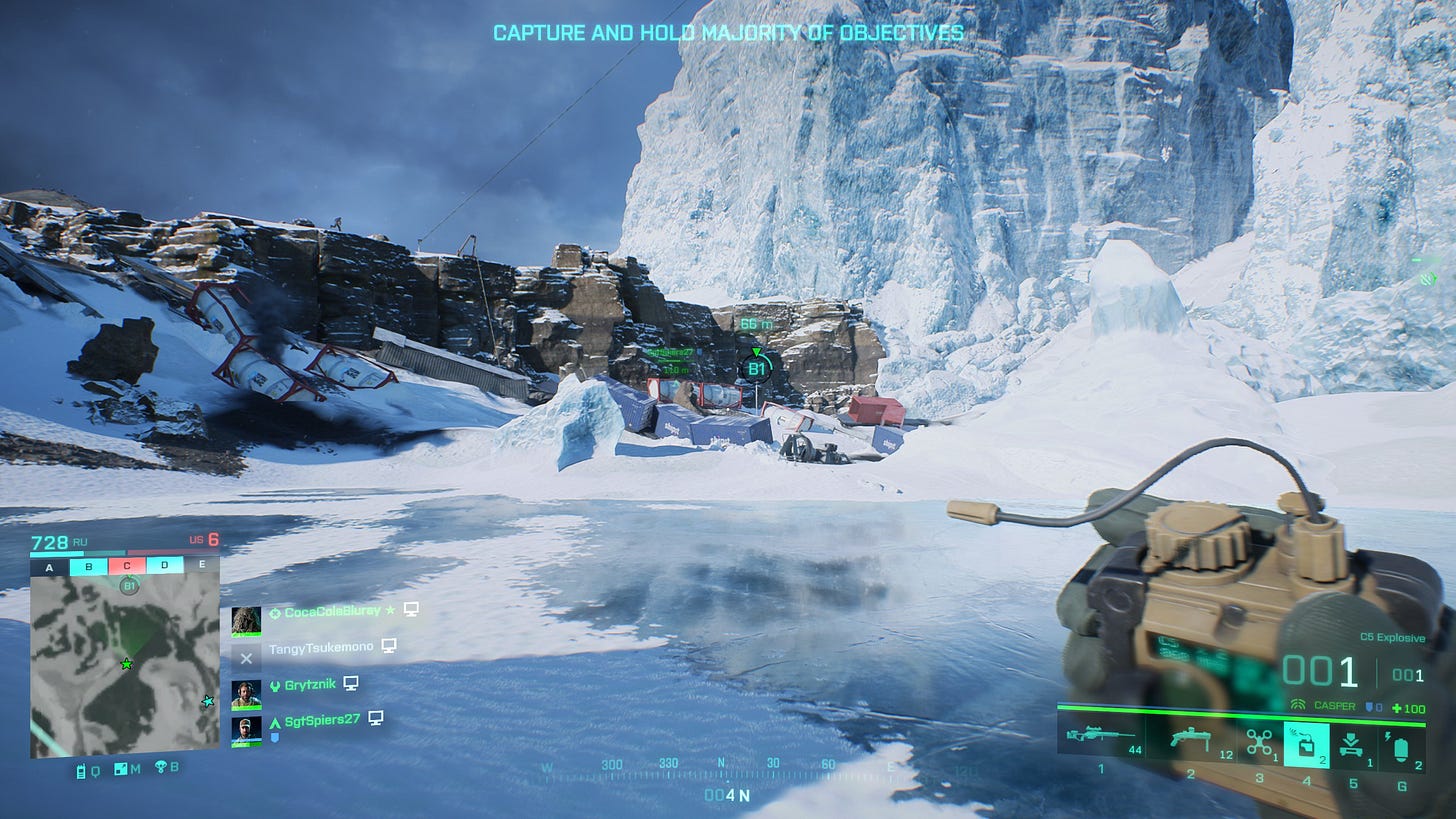Click the B1 objective marker in the world view
Screen dimensions: 1456x819
(757, 369)
